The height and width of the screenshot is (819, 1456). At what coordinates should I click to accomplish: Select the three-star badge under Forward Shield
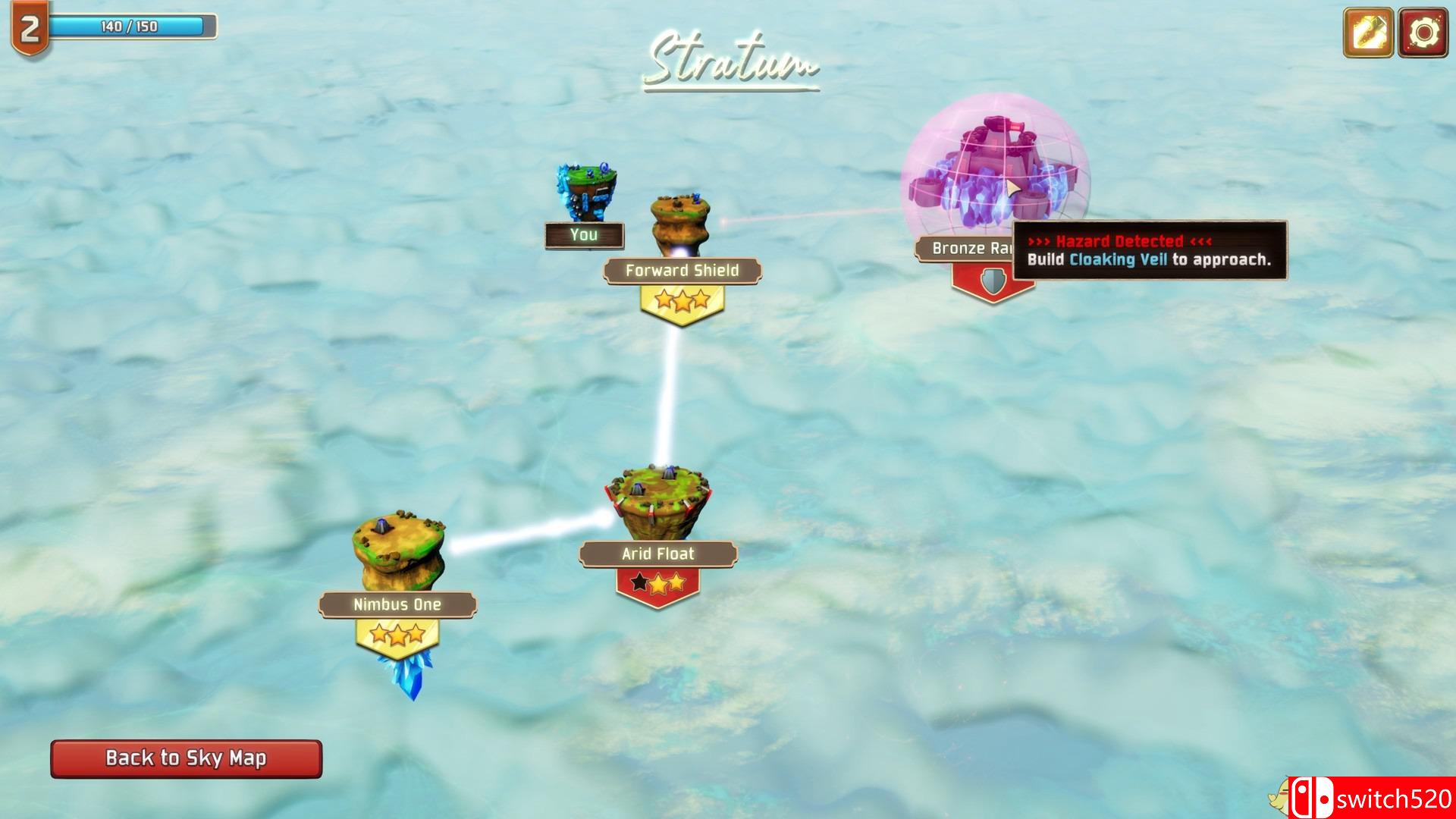(682, 302)
